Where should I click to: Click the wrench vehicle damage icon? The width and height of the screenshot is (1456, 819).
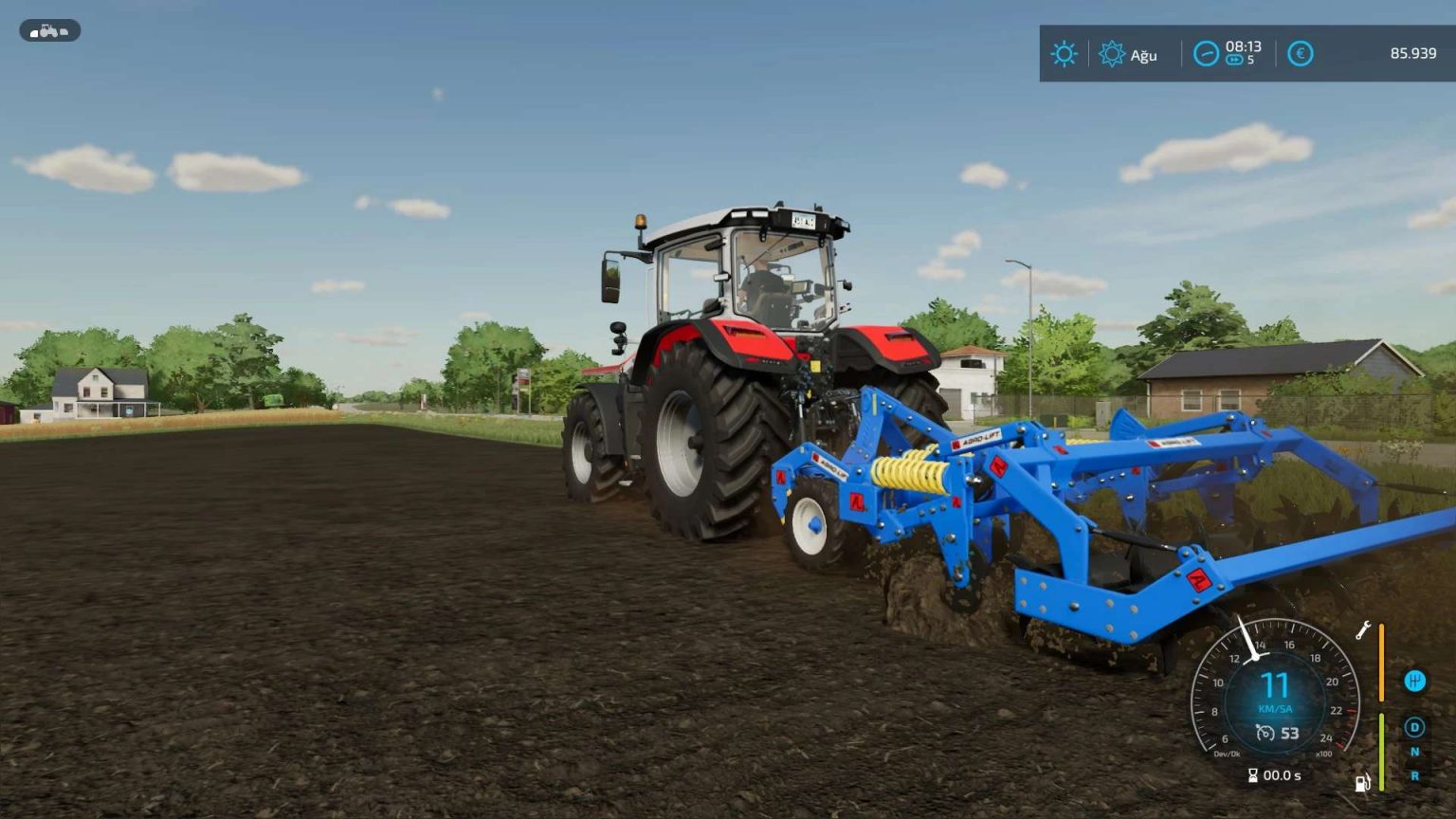(x=1364, y=629)
